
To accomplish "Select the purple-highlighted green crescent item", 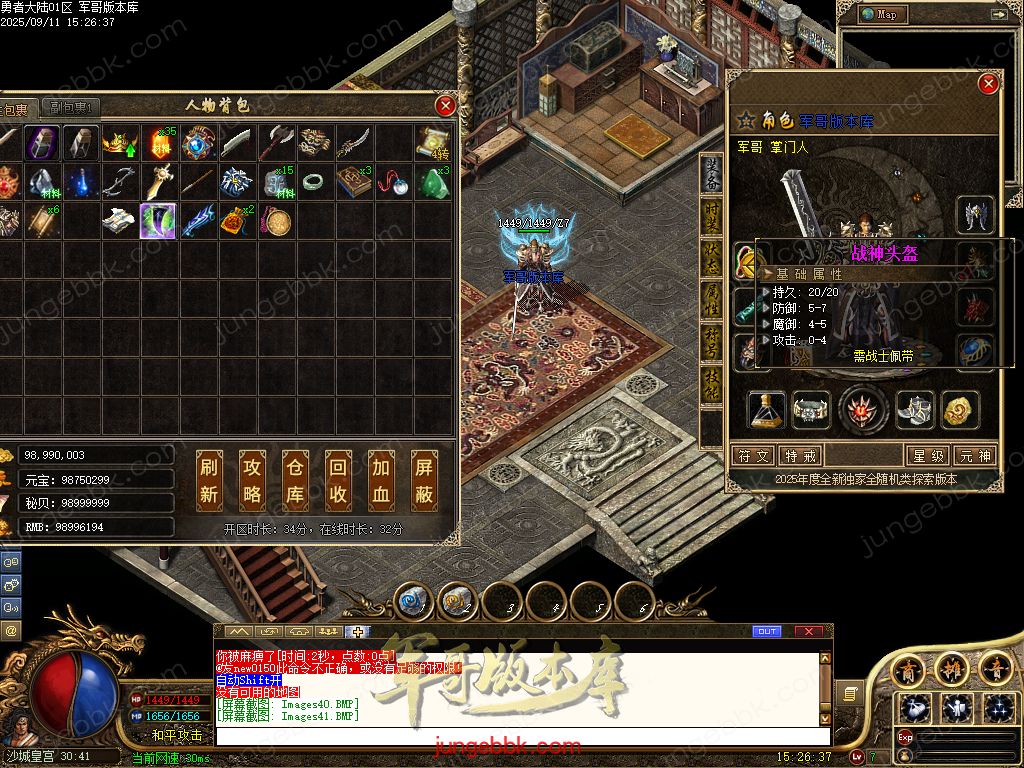I will pos(158,221).
